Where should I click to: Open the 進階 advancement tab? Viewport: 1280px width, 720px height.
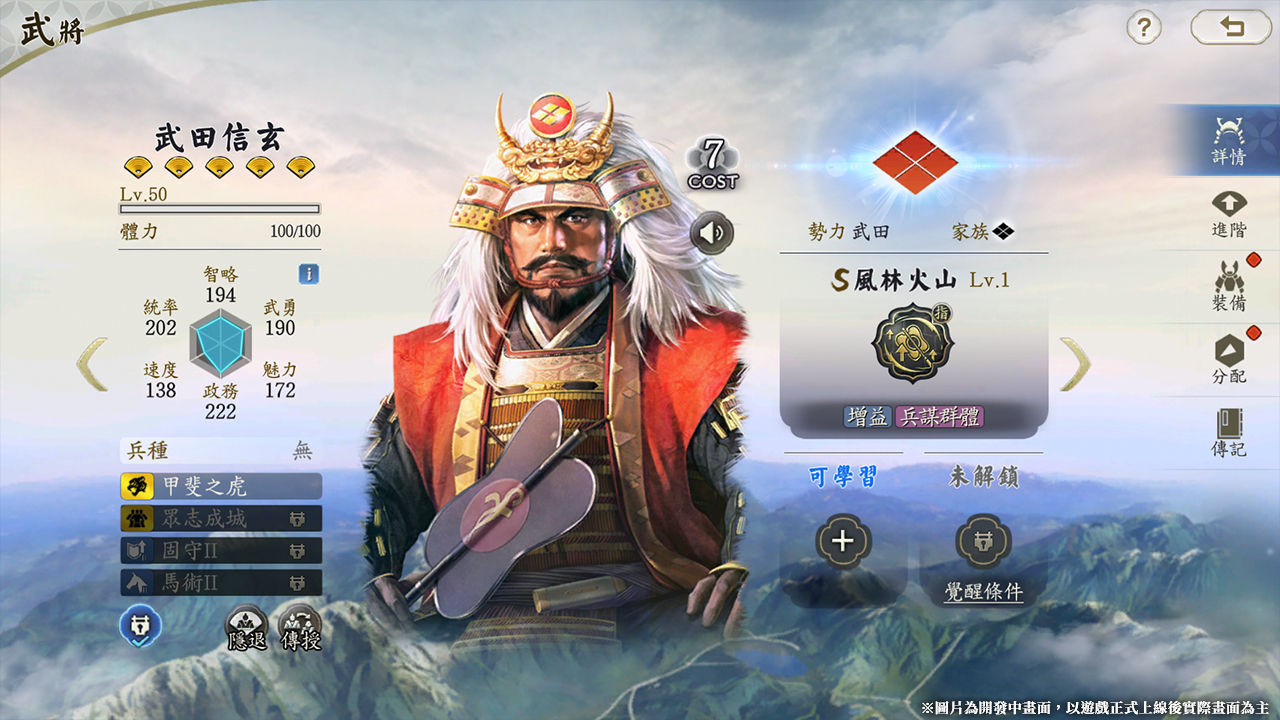pyautogui.click(x=1229, y=214)
